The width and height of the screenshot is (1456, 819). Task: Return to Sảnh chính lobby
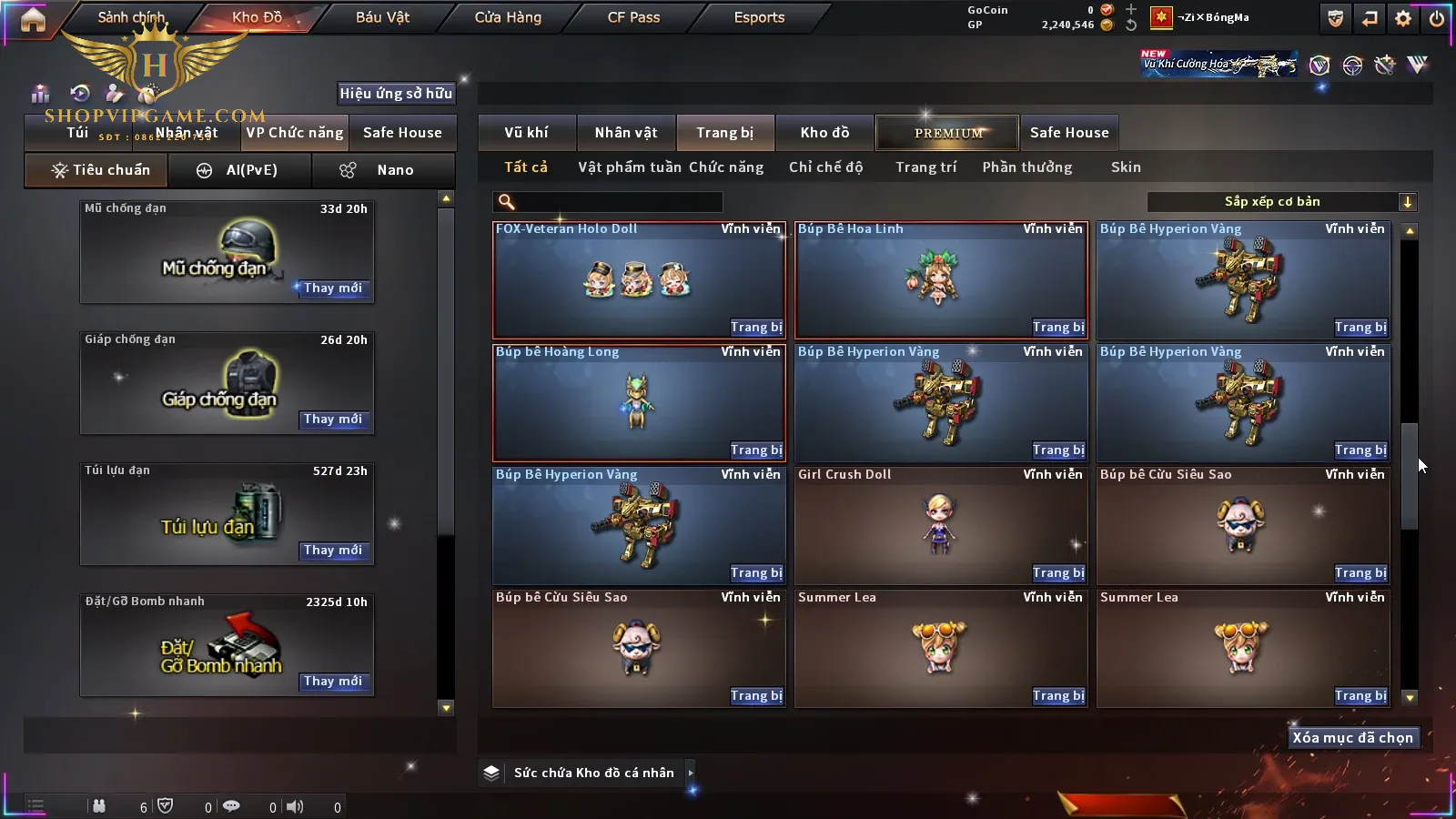[x=132, y=17]
